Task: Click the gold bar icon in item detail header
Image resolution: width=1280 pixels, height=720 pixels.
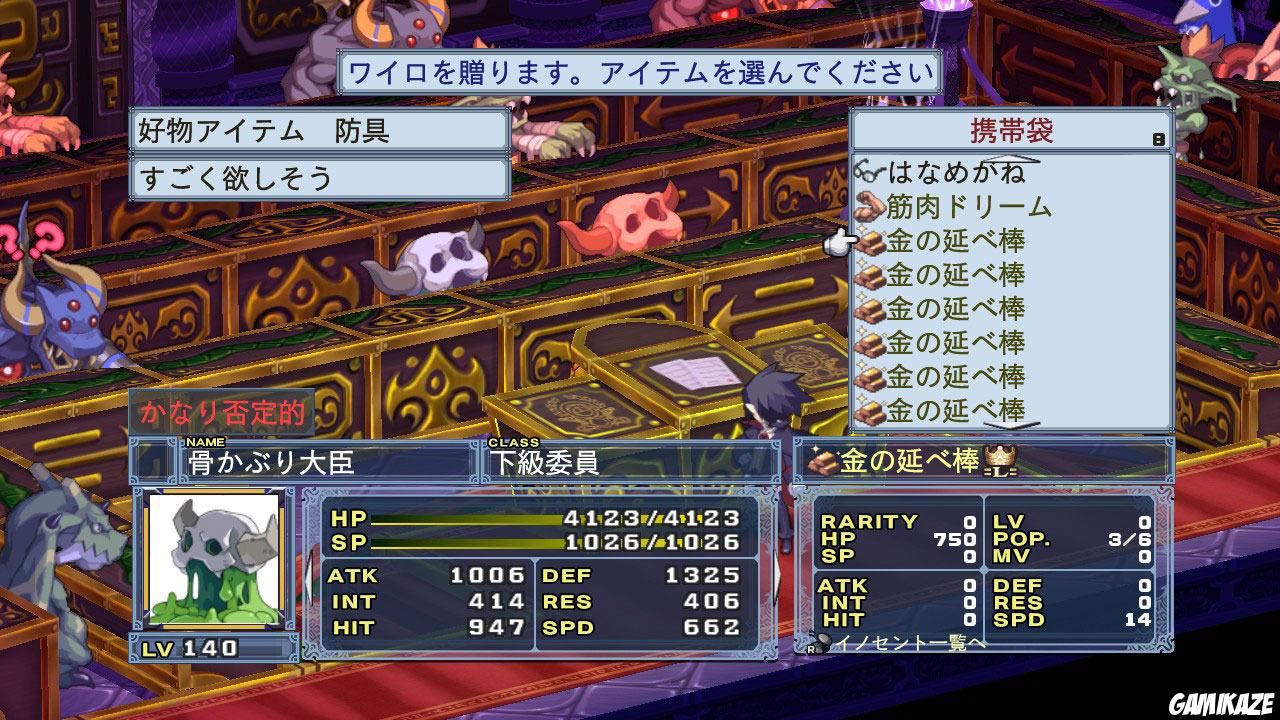Action: click(x=823, y=461)
